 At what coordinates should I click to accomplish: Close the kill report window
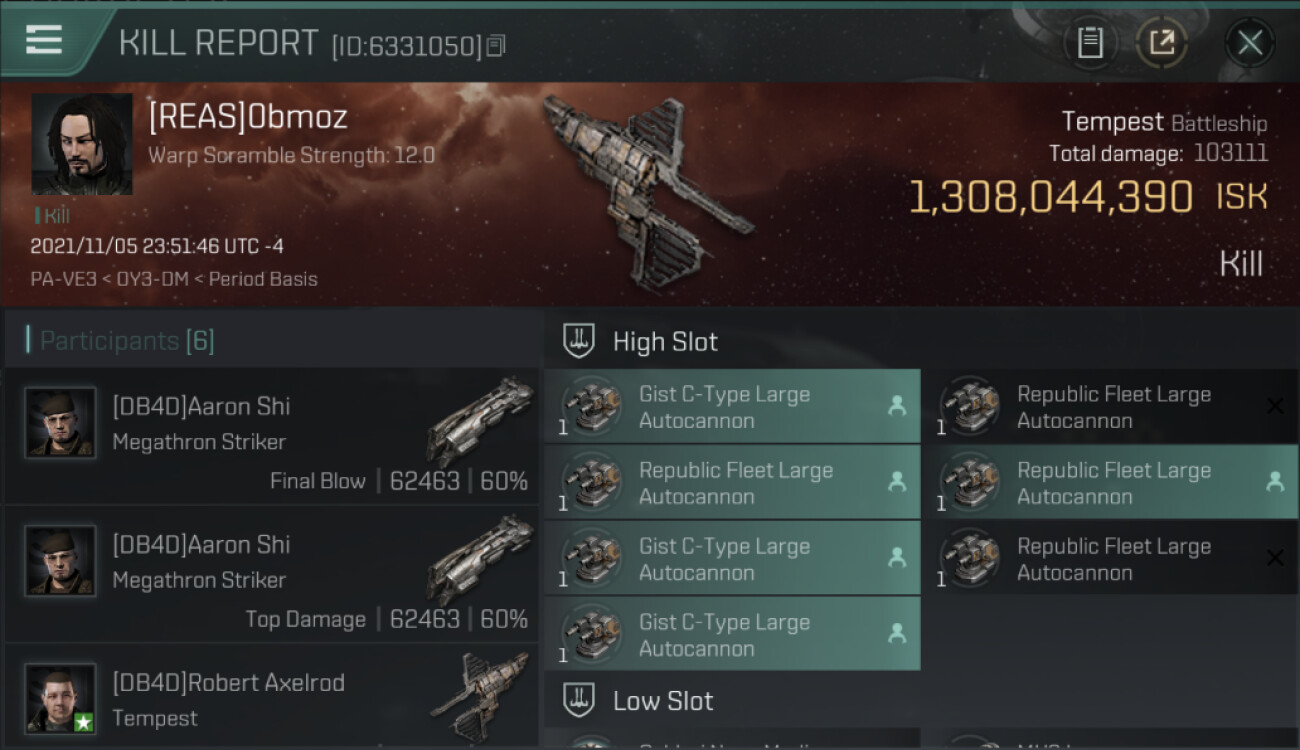[1249, 43]
